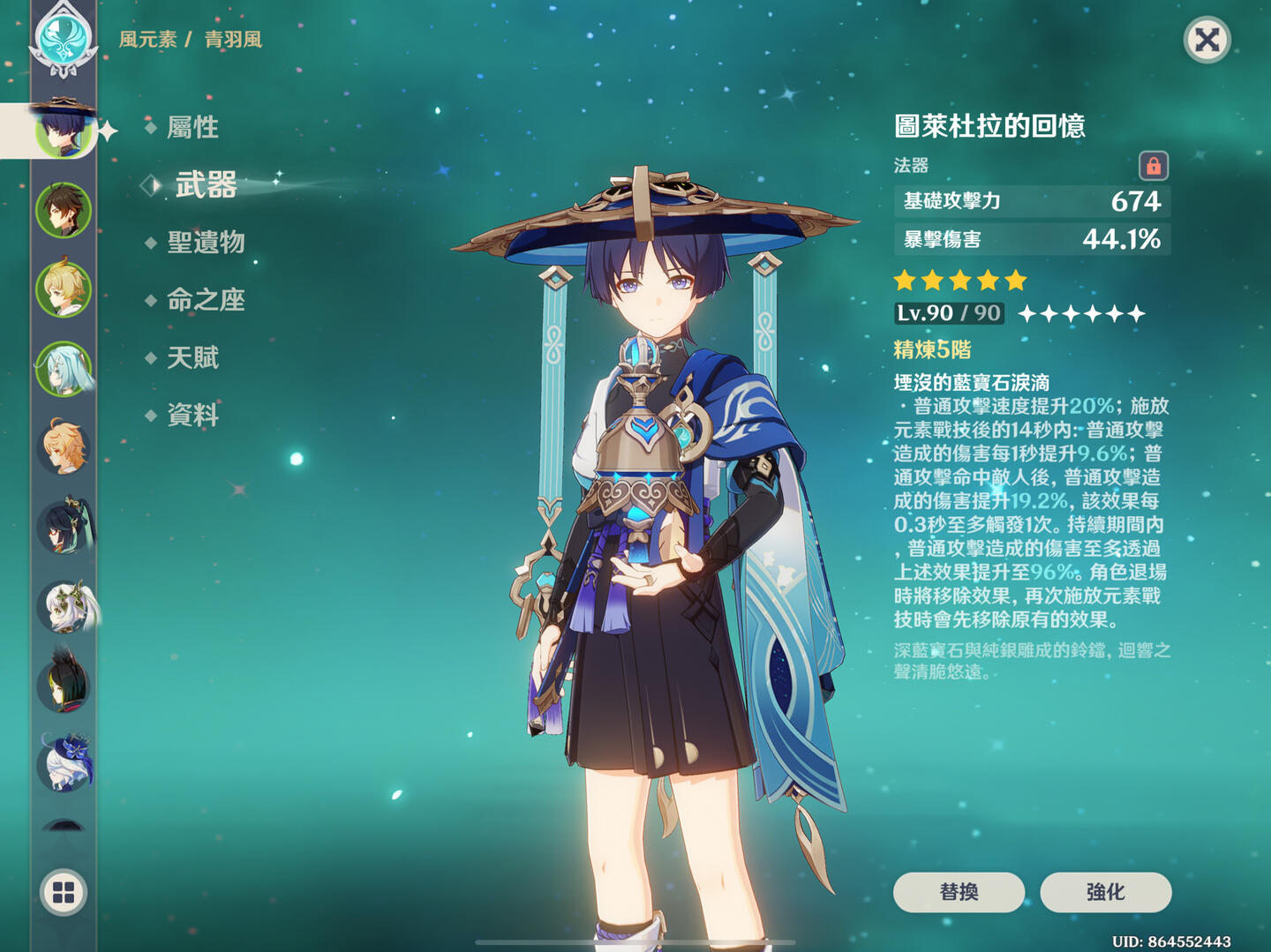Screen dimensions: 1271x952
Task: Switch to the brown-haired Zhongli portrait
Action: click(64, 210)
